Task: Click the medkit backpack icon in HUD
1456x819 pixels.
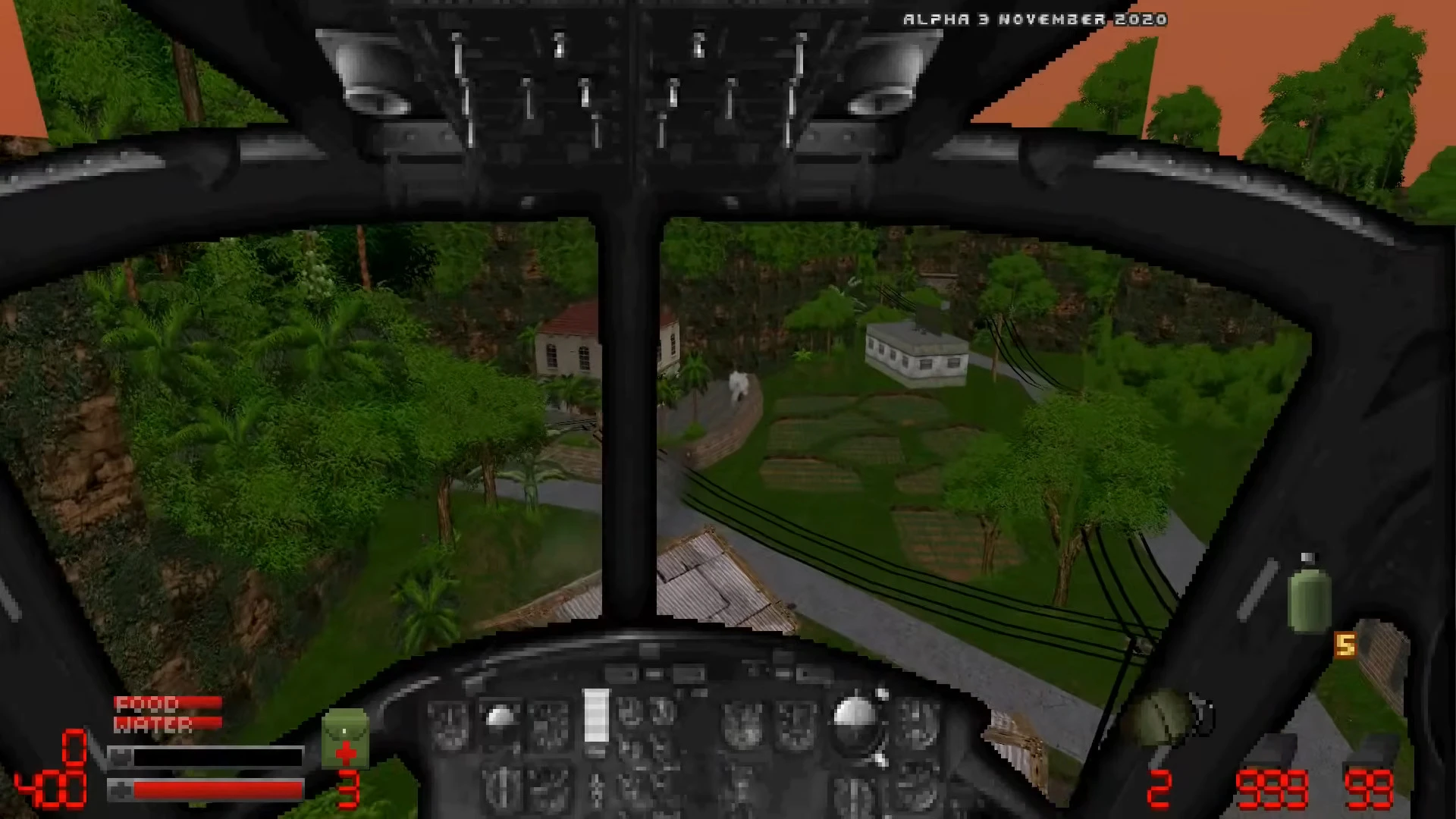Action: [346, 737]
